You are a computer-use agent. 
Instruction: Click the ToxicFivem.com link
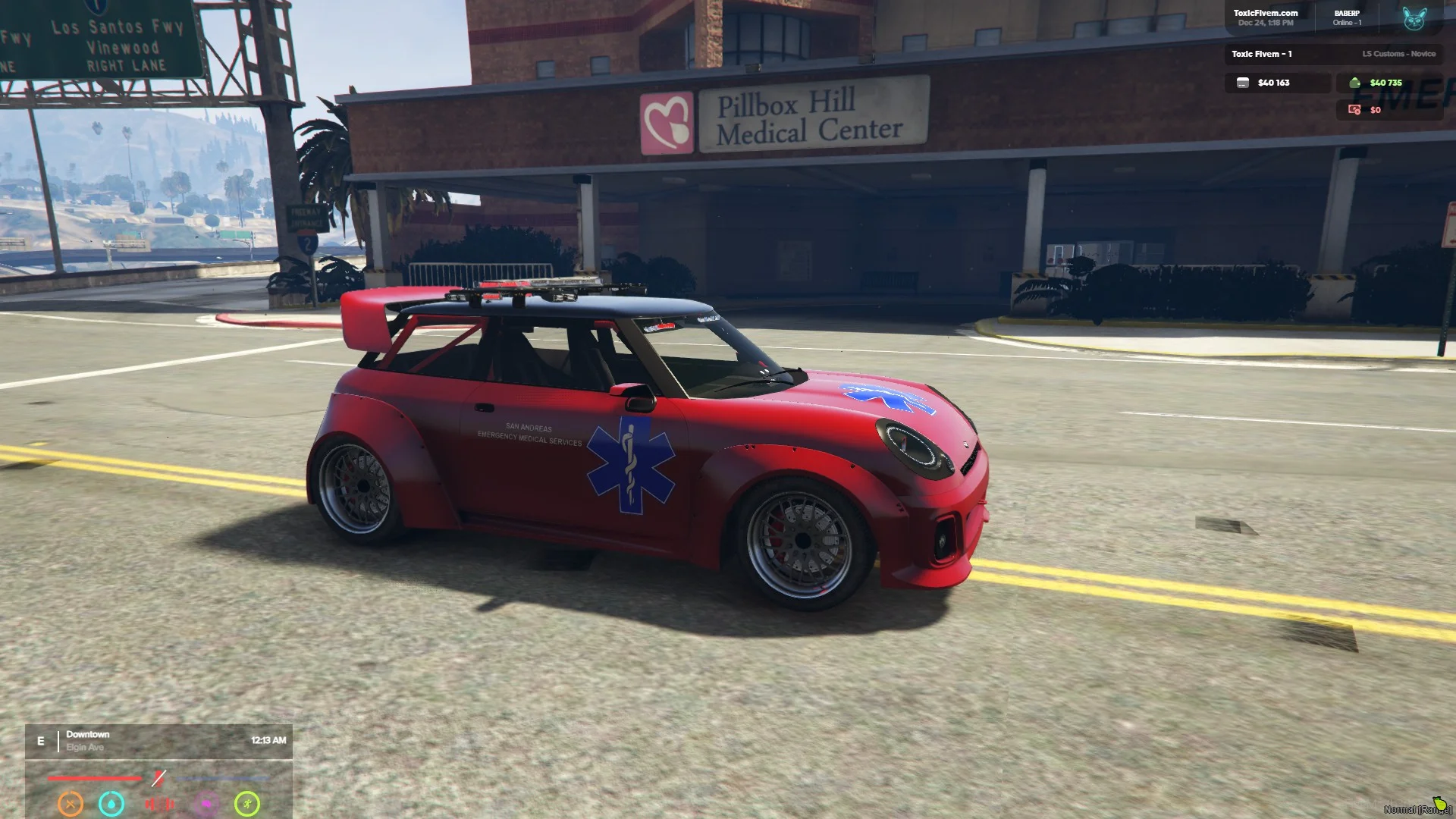pos(1266,11)
